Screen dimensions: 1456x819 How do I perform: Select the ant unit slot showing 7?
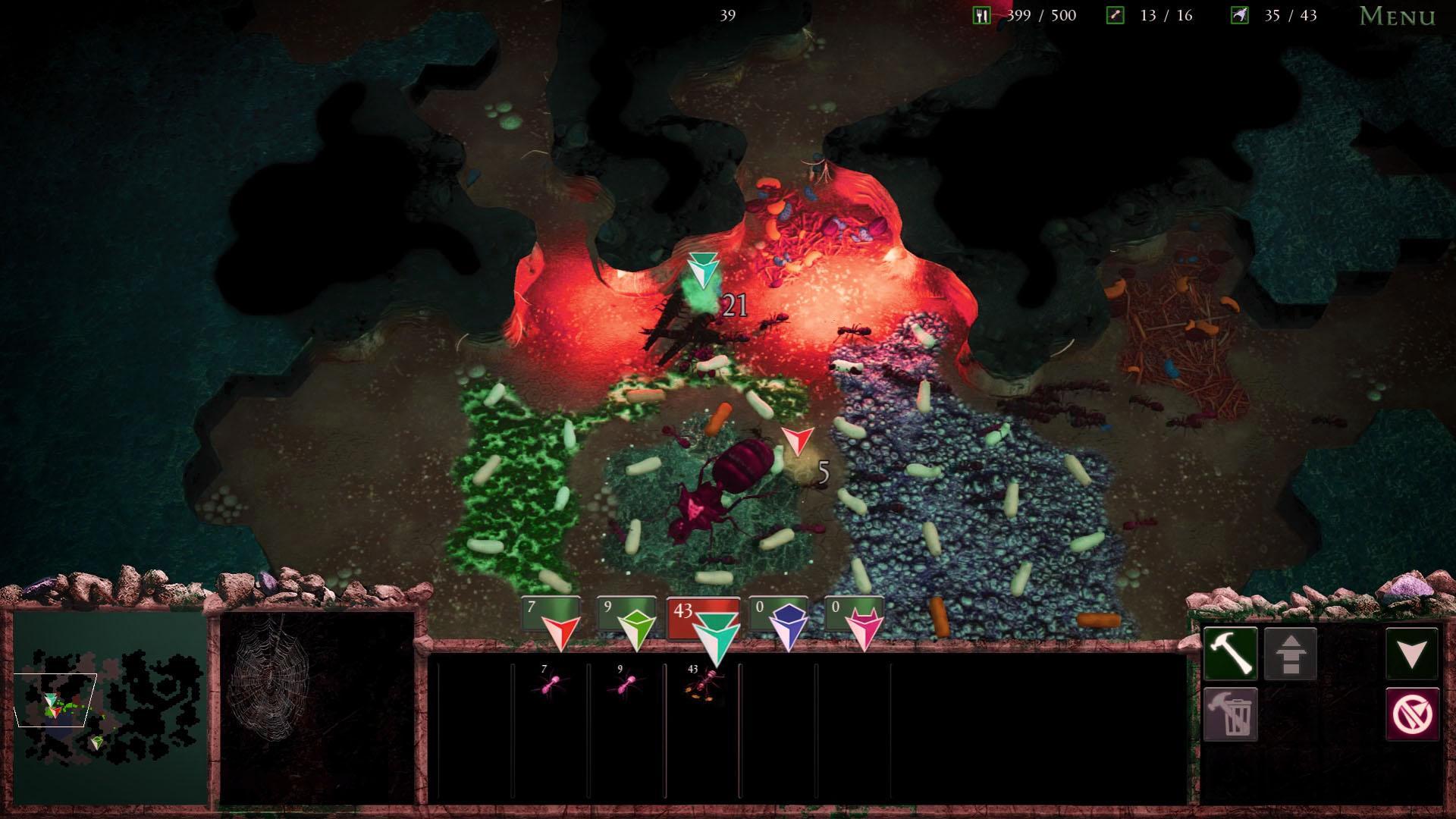click(x=551, y=682)
